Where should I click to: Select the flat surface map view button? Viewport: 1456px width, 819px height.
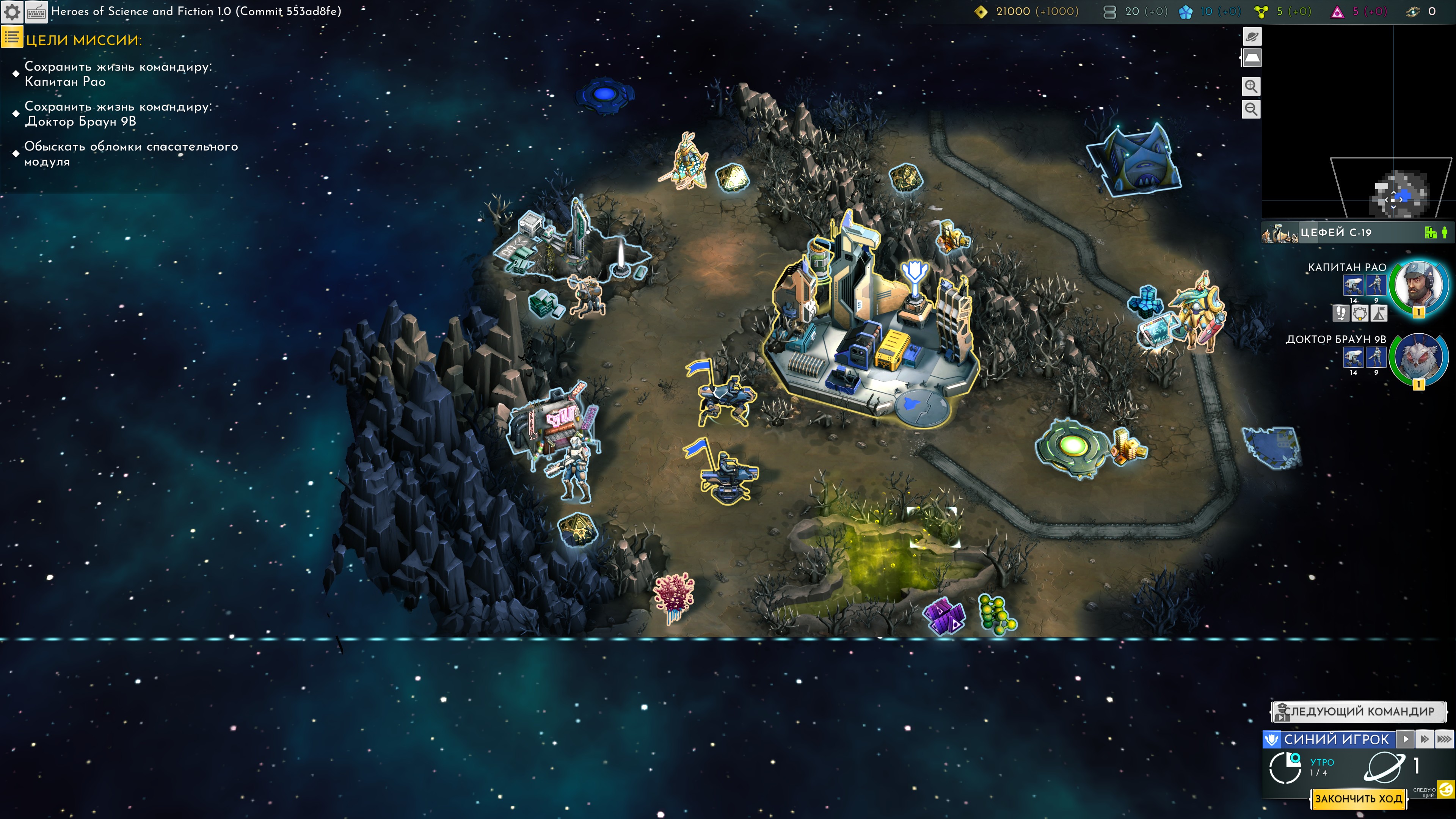click(1251, 58)
